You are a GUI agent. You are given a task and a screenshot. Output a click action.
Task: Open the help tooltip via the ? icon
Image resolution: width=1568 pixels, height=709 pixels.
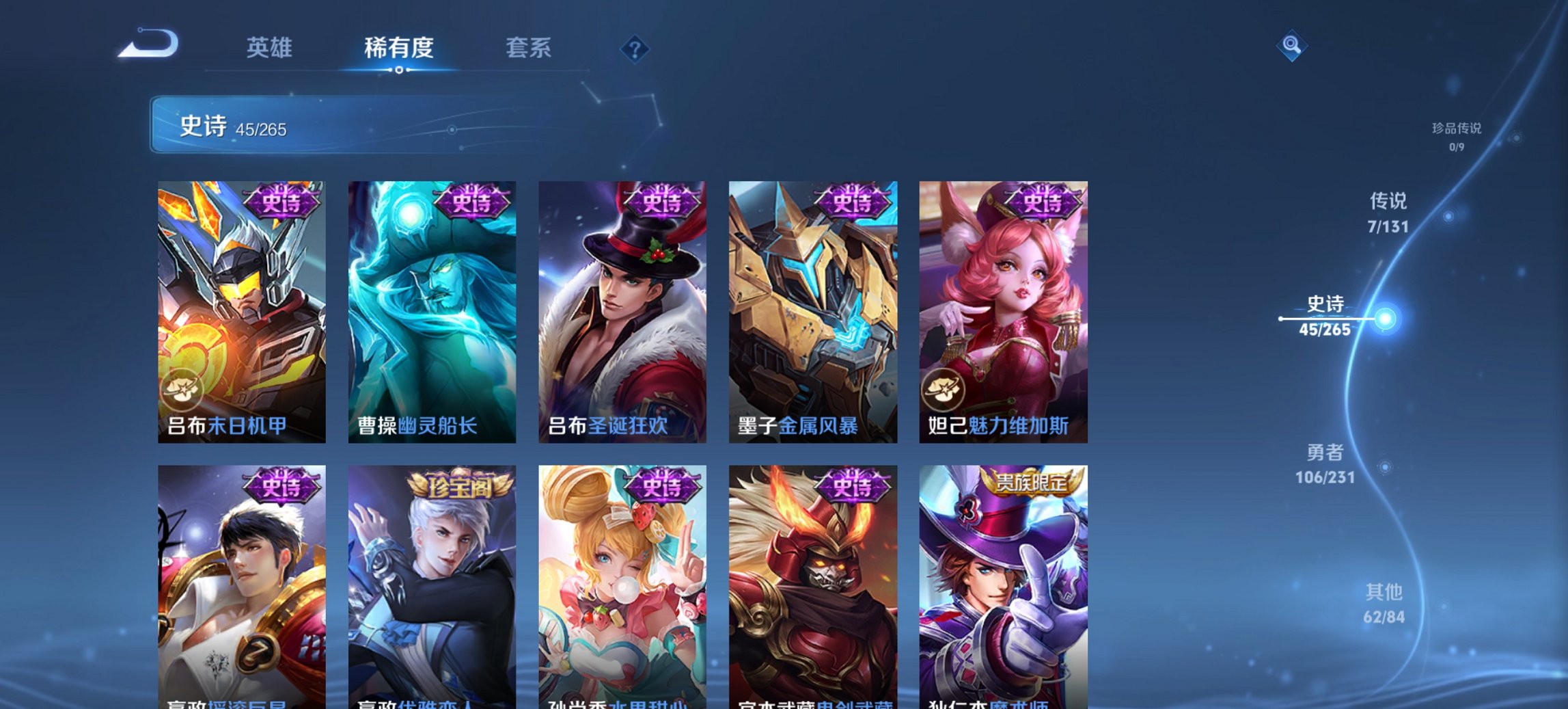pyautogui.click(x=634, y=51)
